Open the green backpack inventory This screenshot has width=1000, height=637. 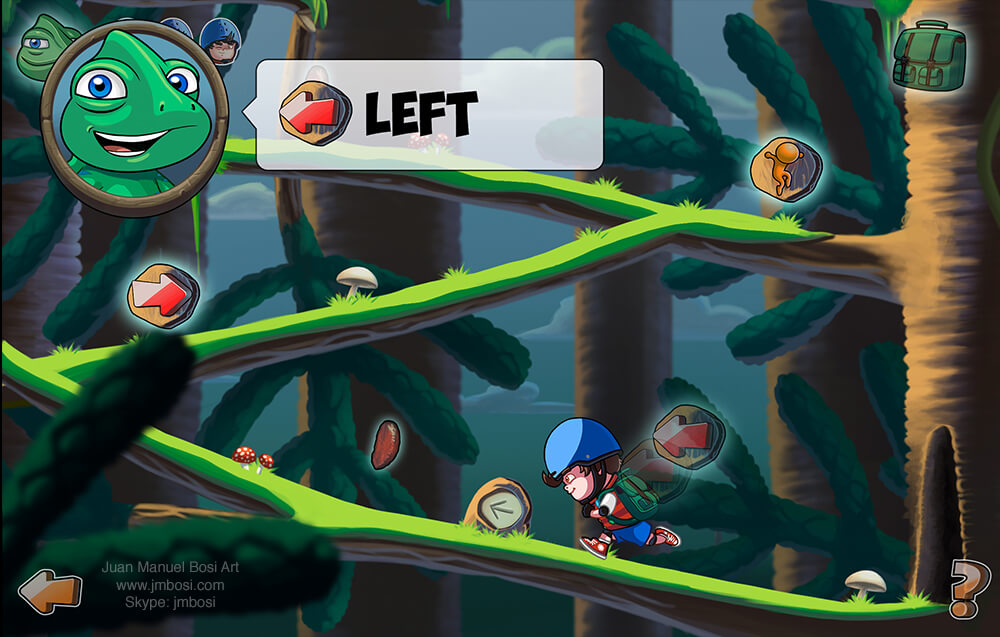(929, 56)
